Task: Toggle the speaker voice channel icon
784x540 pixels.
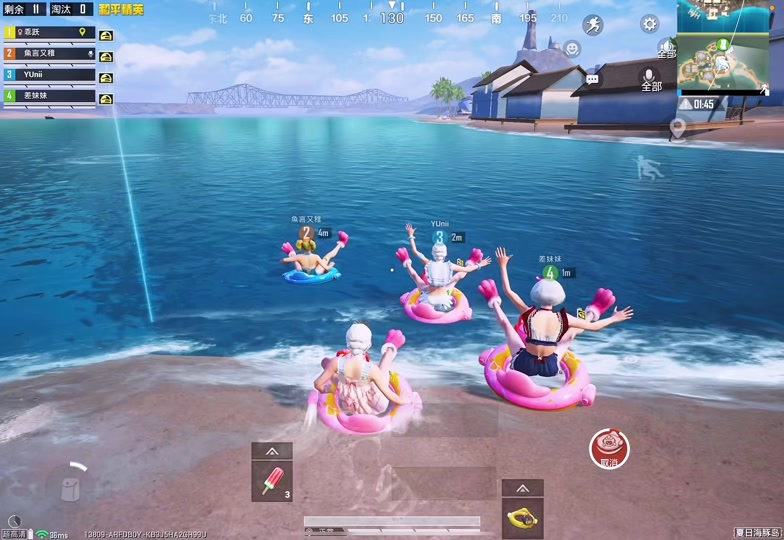Action: pyautogui.click(x=667, y=47)
